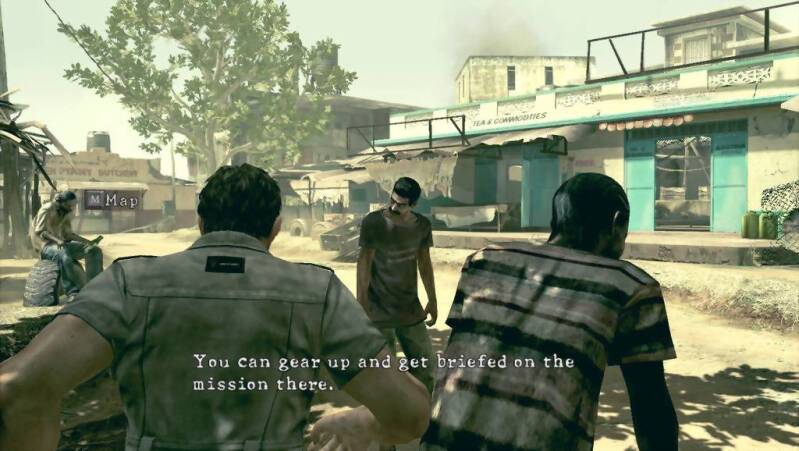Open the Map from the HUD label

pos(112,200)
